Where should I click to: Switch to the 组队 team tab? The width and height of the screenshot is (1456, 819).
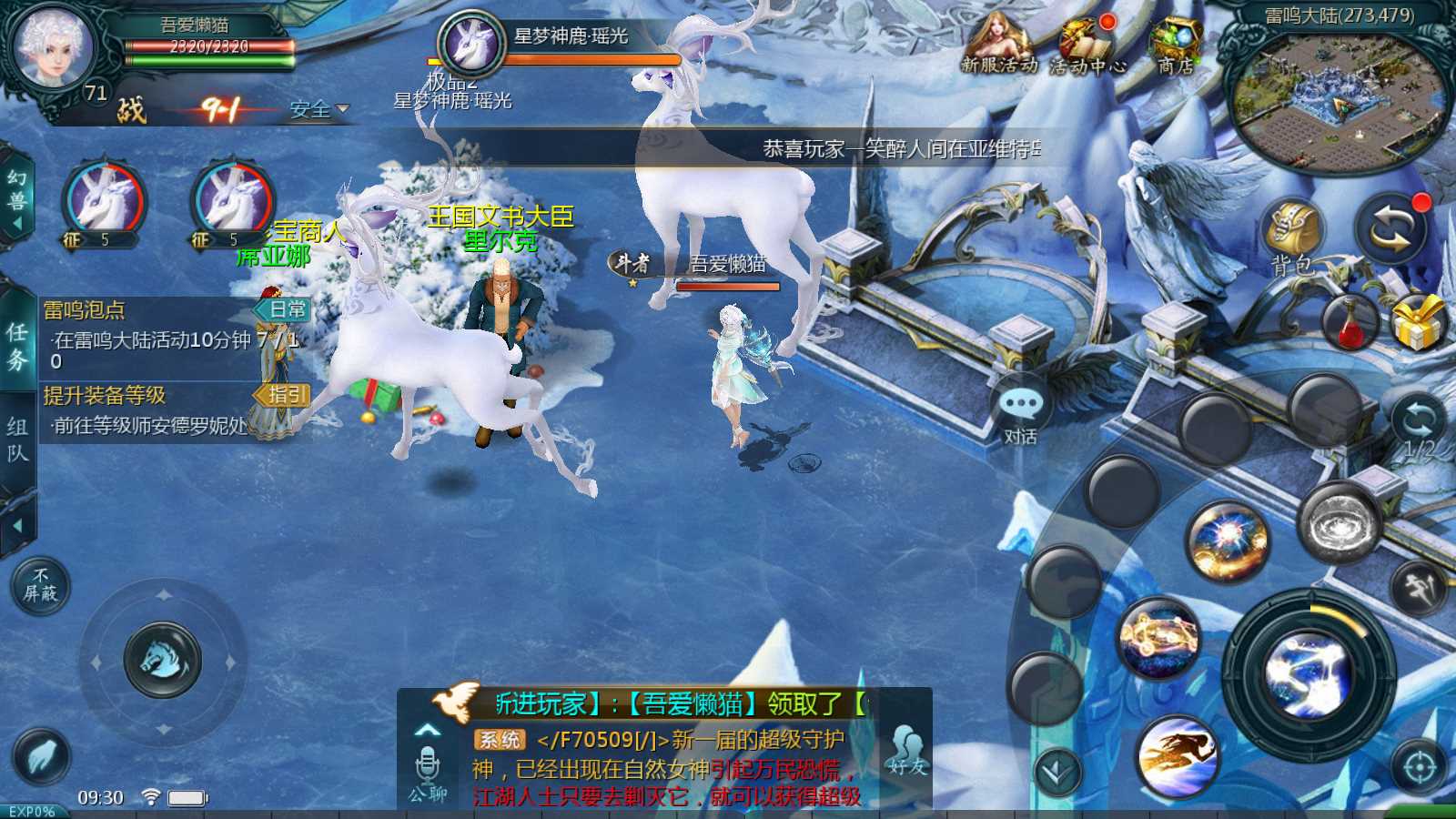17,440
